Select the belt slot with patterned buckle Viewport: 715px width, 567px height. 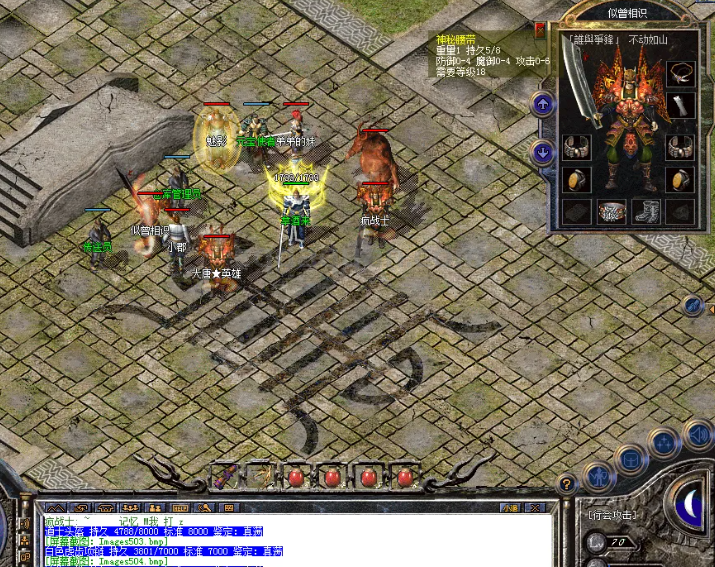point(612,211)
